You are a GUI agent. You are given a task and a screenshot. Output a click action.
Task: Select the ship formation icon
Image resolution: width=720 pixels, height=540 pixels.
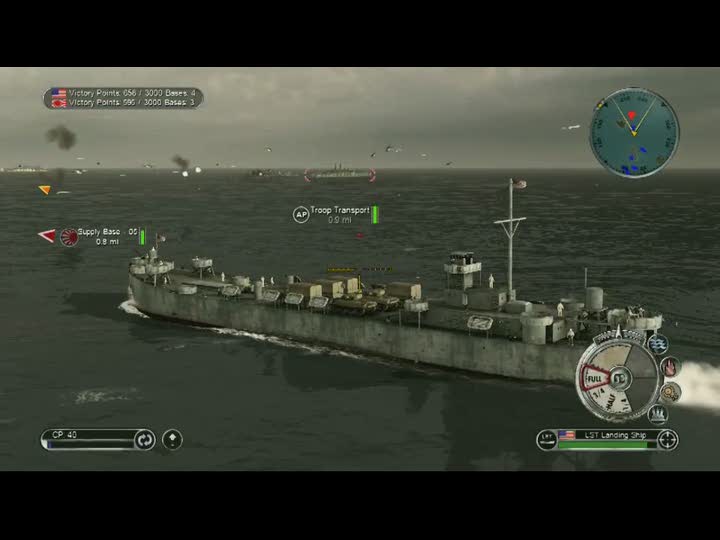click(x=658, y=414)
